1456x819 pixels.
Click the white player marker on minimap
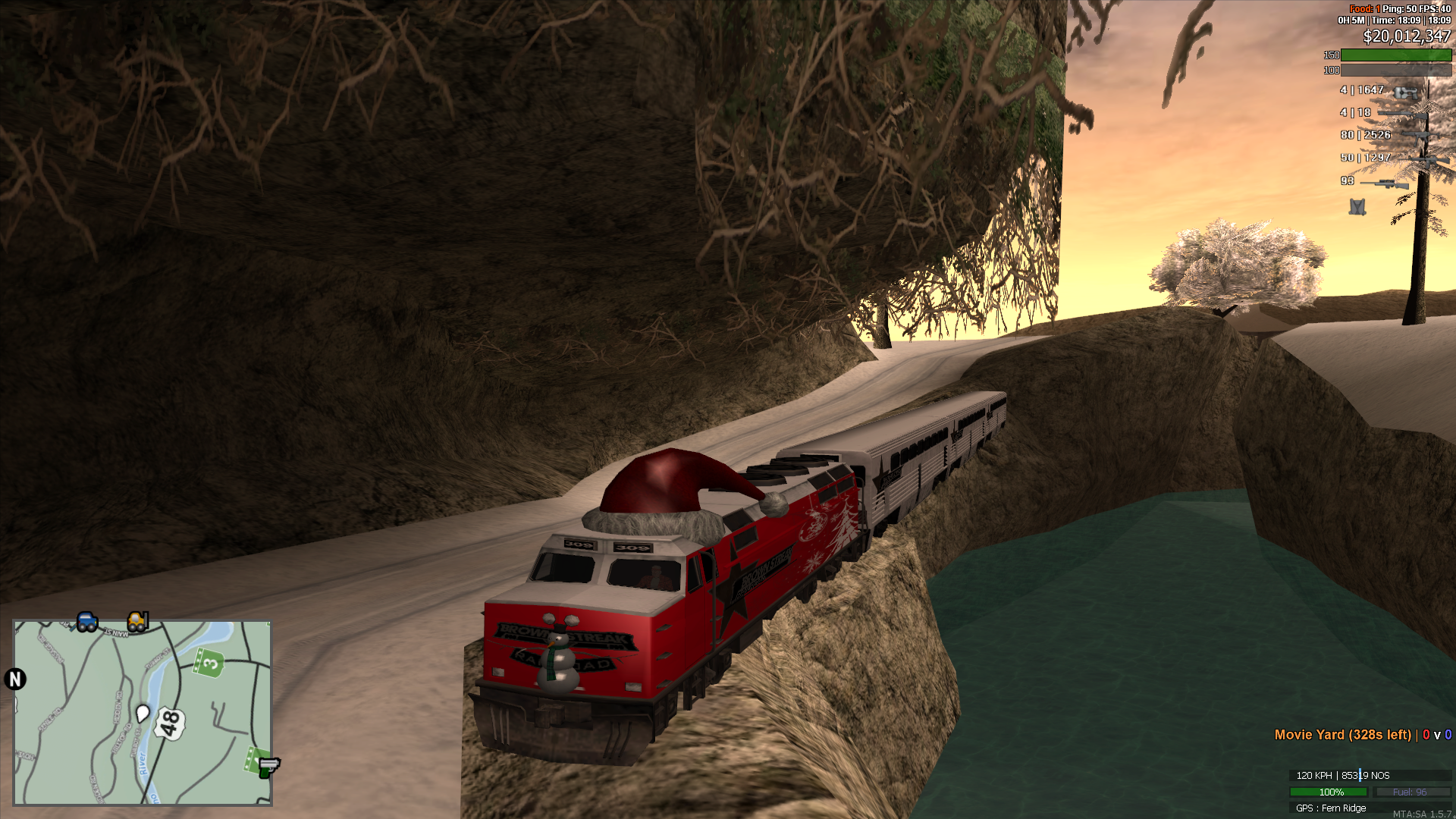coord(142,714)
